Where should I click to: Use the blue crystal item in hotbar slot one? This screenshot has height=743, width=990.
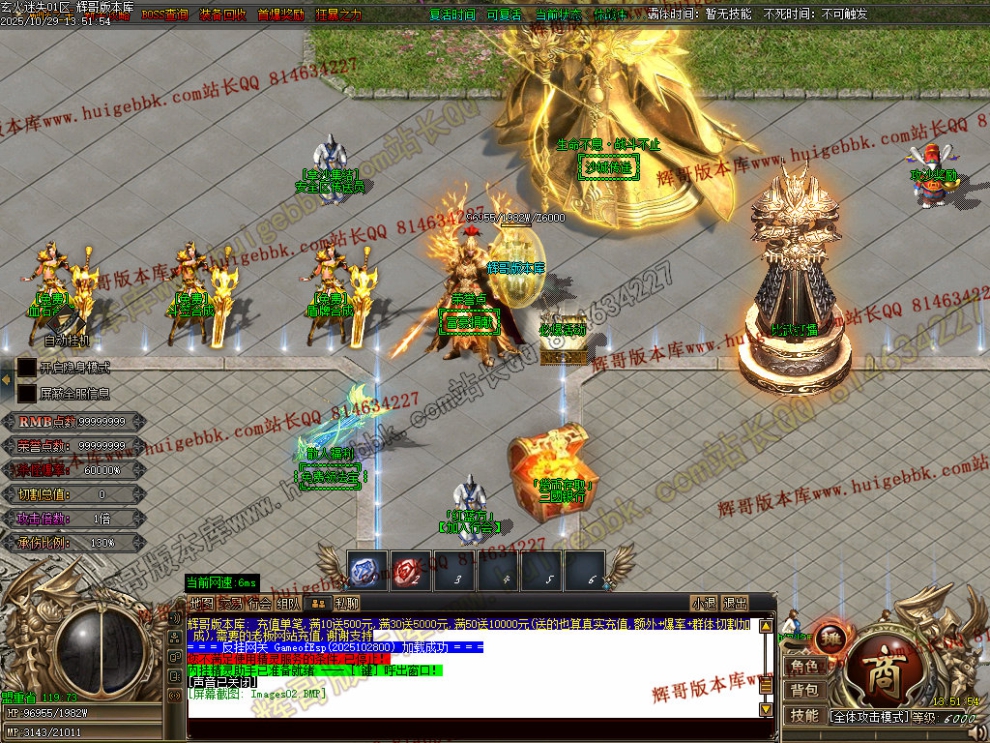click(x=367, y=570)
